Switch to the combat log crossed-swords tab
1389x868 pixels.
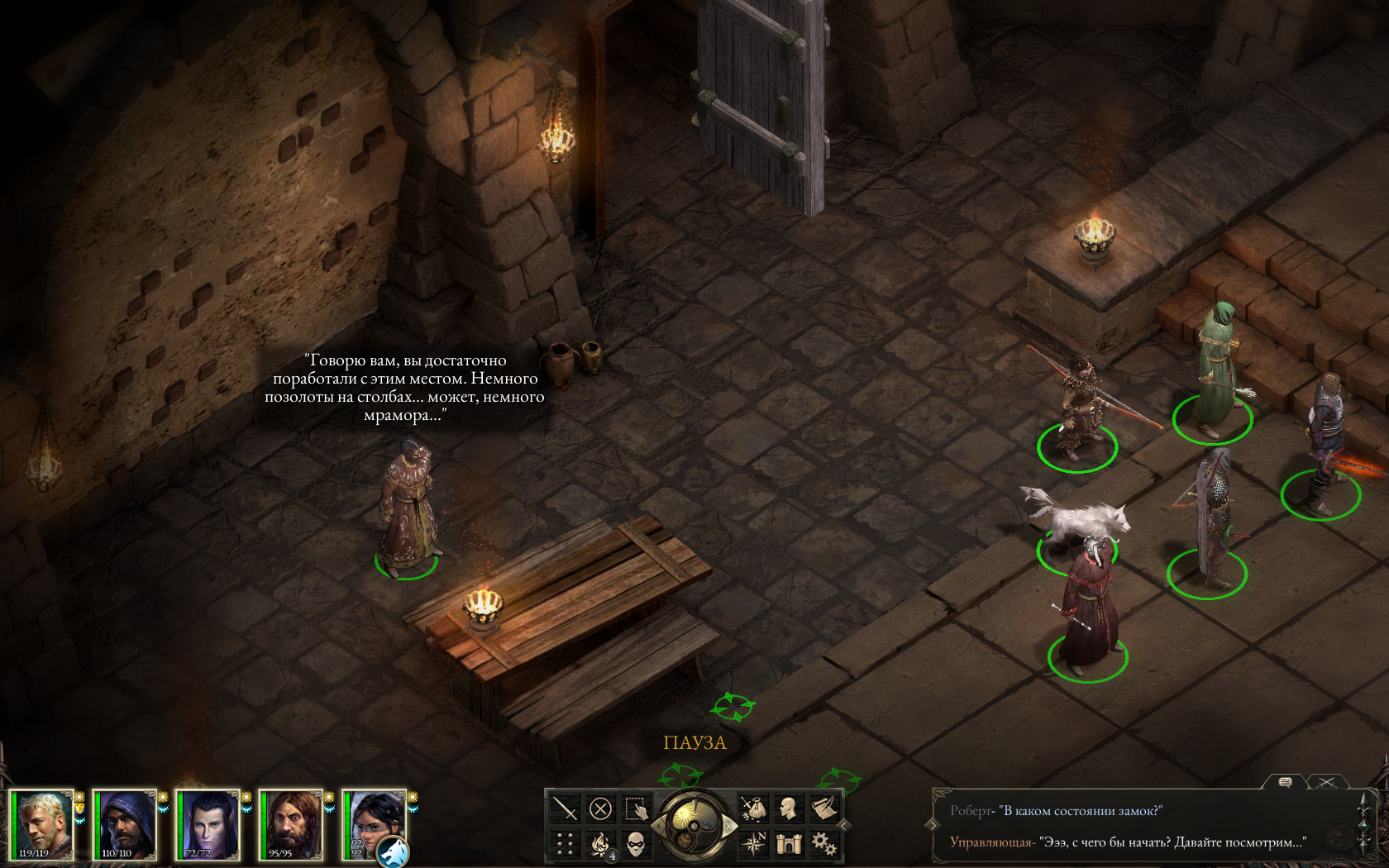pyautogui.click(x=1326, y=782)
